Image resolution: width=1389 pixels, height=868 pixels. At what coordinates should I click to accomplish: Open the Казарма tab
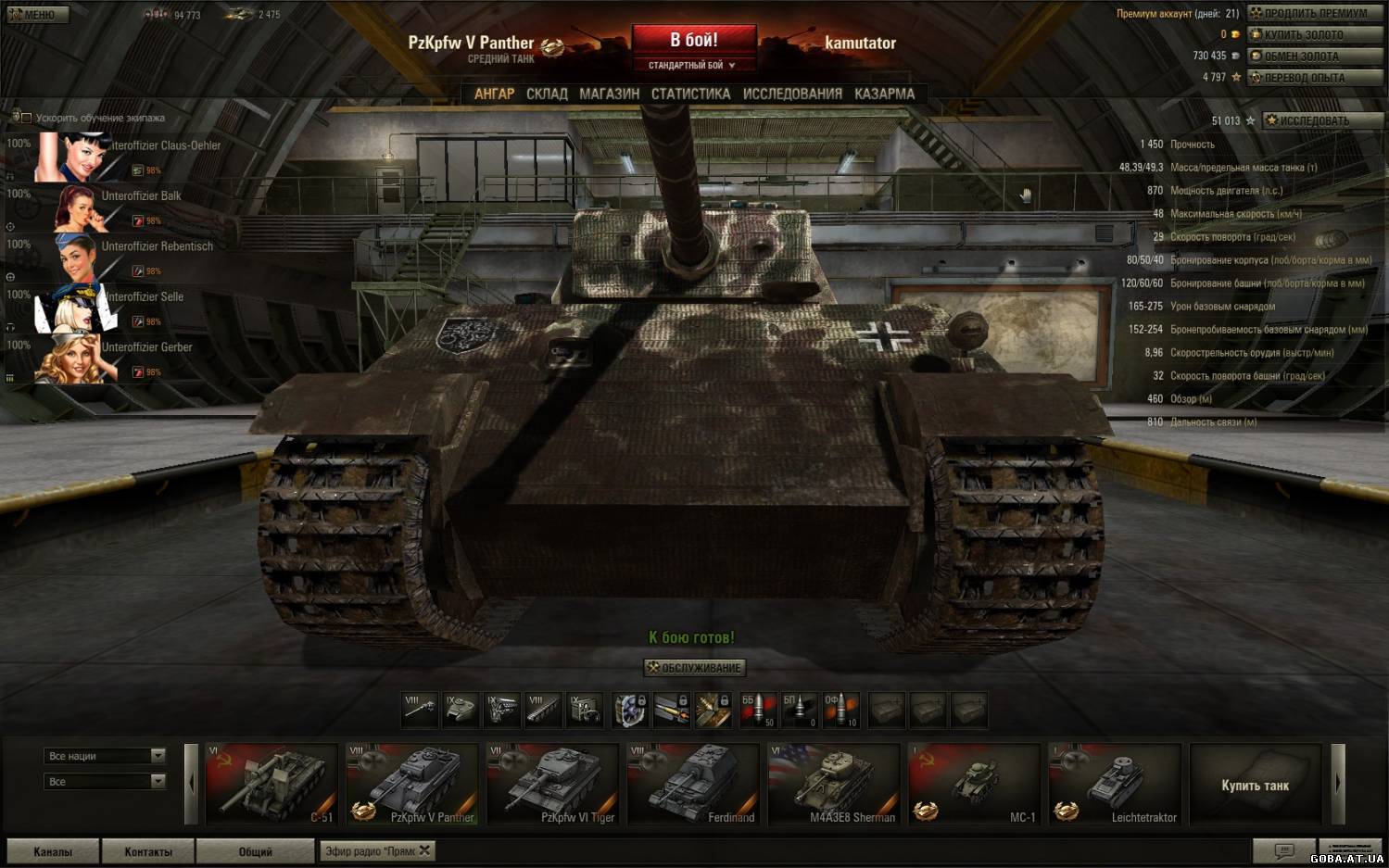point(884,94)
